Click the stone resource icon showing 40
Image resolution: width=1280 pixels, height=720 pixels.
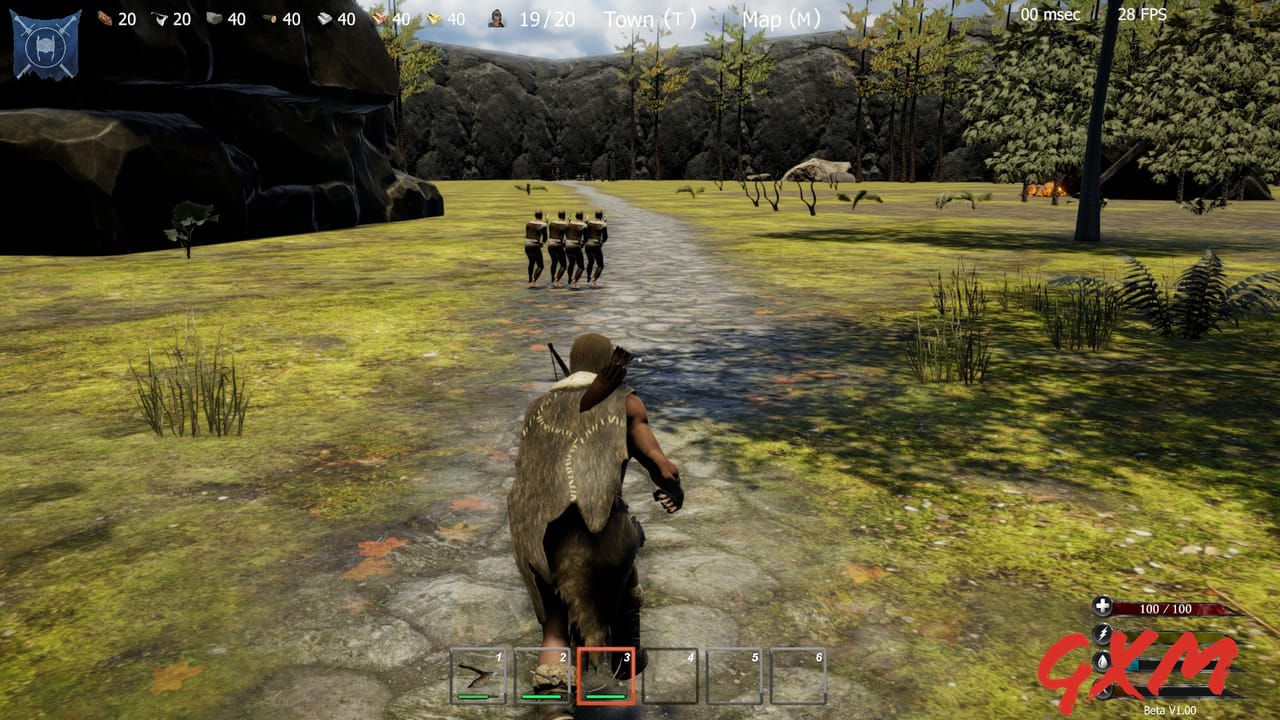tap(215, 18)
